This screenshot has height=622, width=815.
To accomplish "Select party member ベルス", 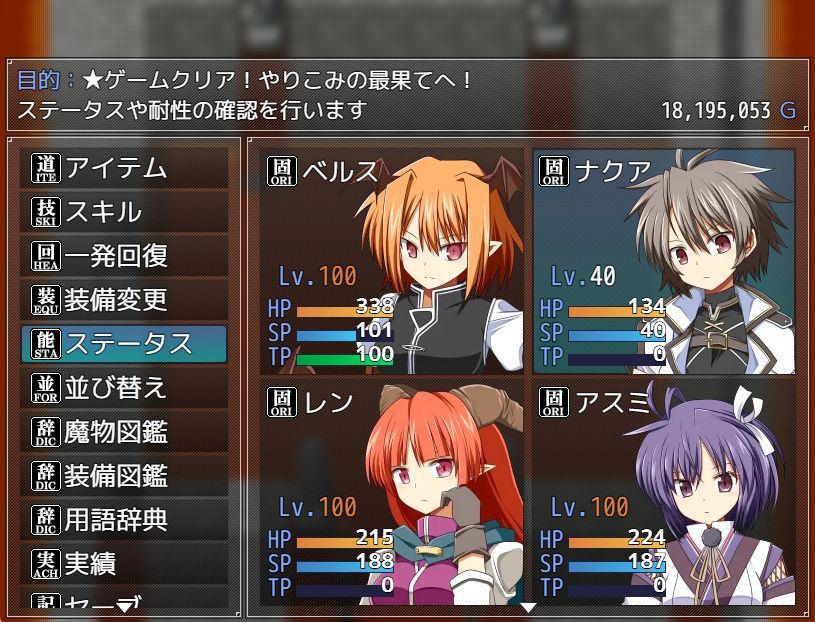I will coord(392,262).
